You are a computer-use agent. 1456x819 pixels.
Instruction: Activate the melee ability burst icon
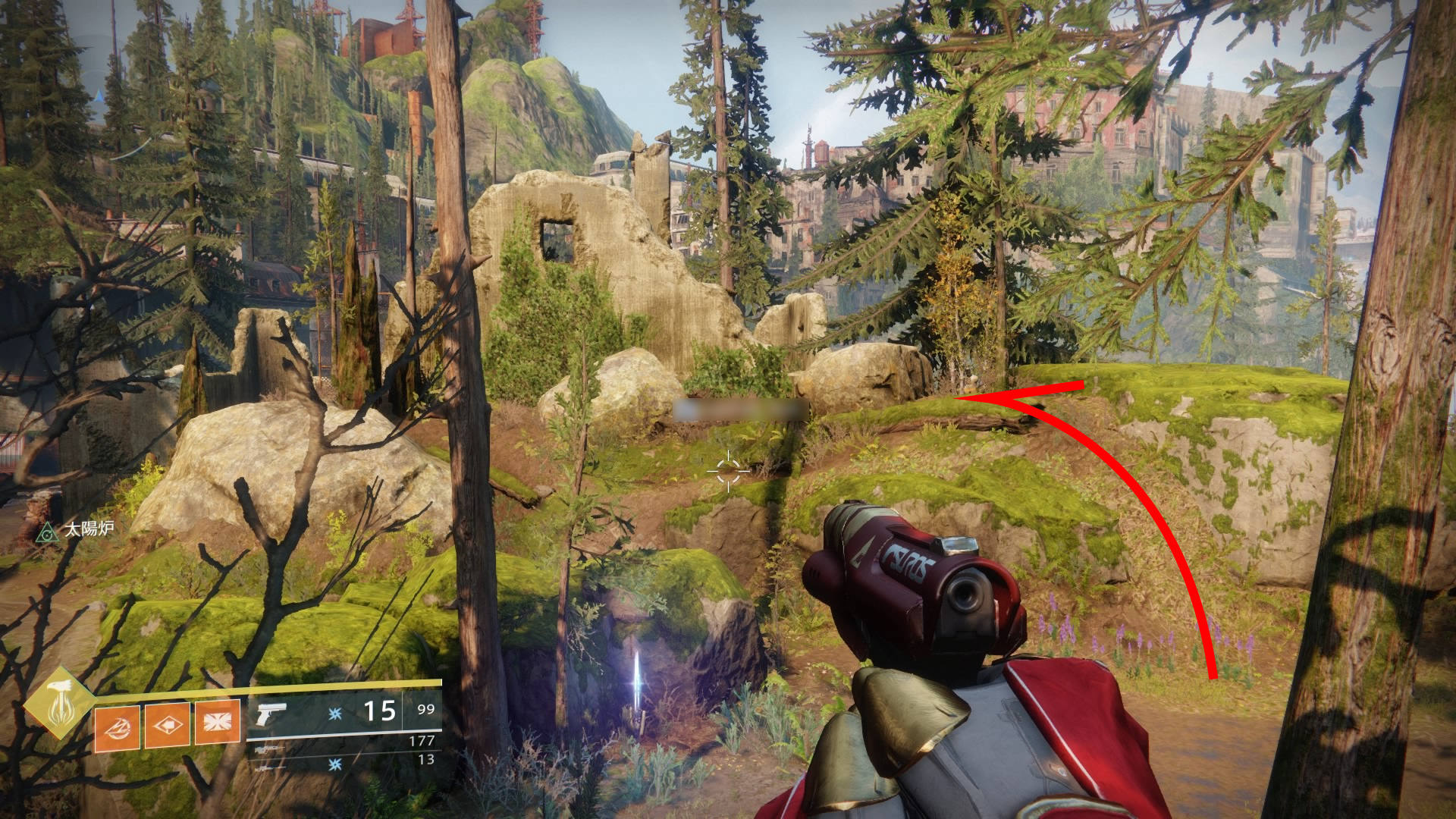tap(217, 726)
